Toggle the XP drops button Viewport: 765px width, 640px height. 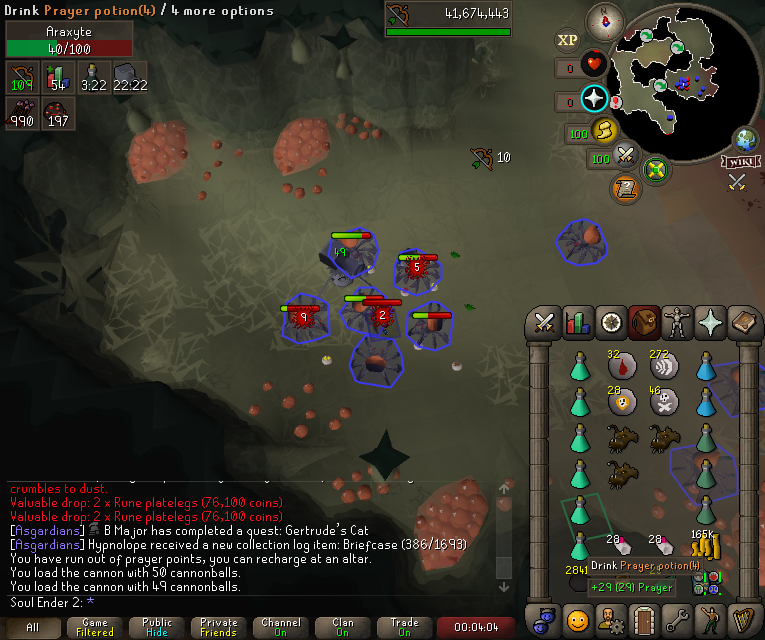click(567, 40)
